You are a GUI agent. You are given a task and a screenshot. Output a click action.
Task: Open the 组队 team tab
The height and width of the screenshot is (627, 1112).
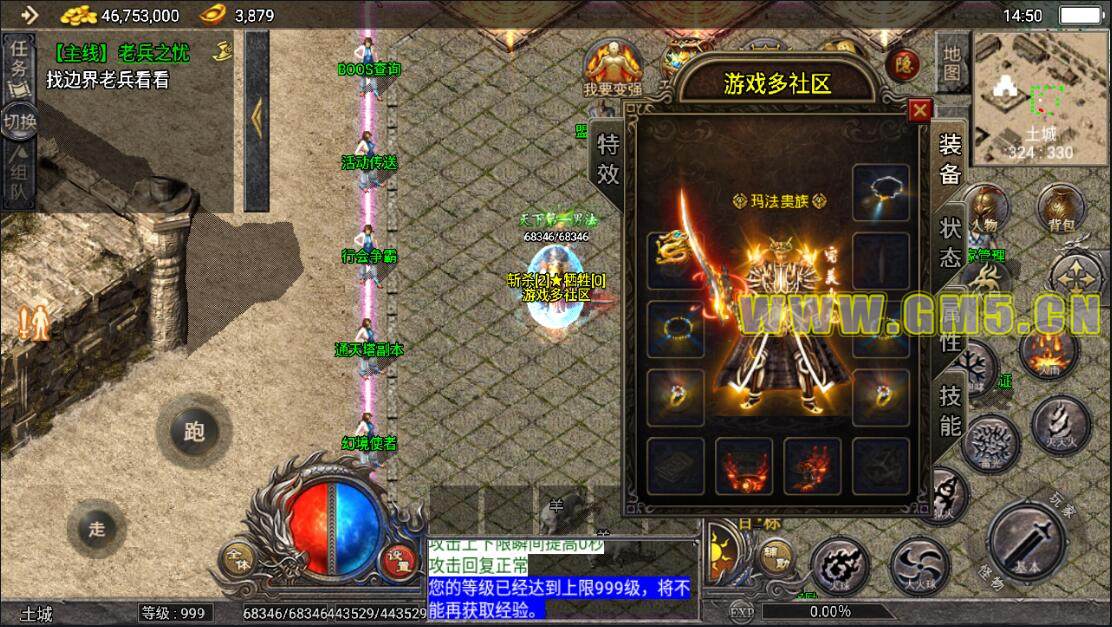(x=19, y=176)
